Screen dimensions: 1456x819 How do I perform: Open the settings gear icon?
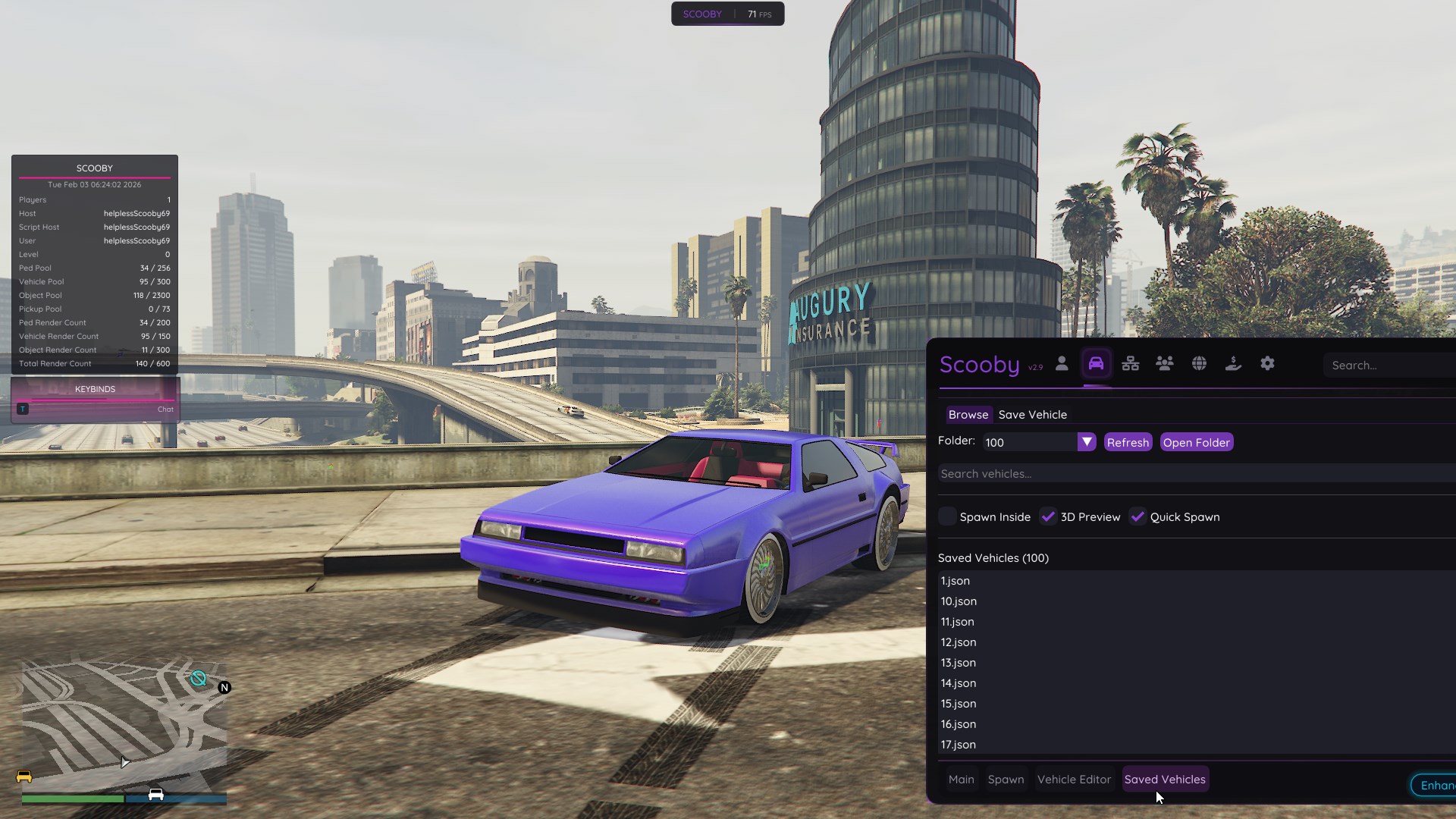pyautogui.click(x=1267, y=363)
